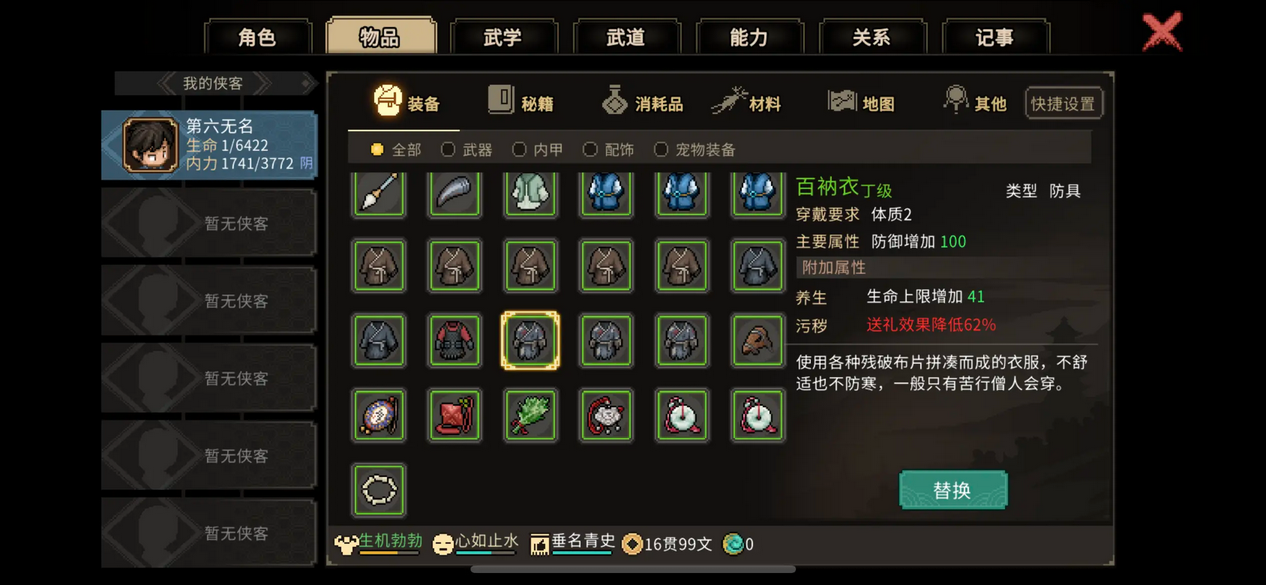Switch to the 角色 tab
The width and height of the screenshot is (1266, 585).
[257, 37]
